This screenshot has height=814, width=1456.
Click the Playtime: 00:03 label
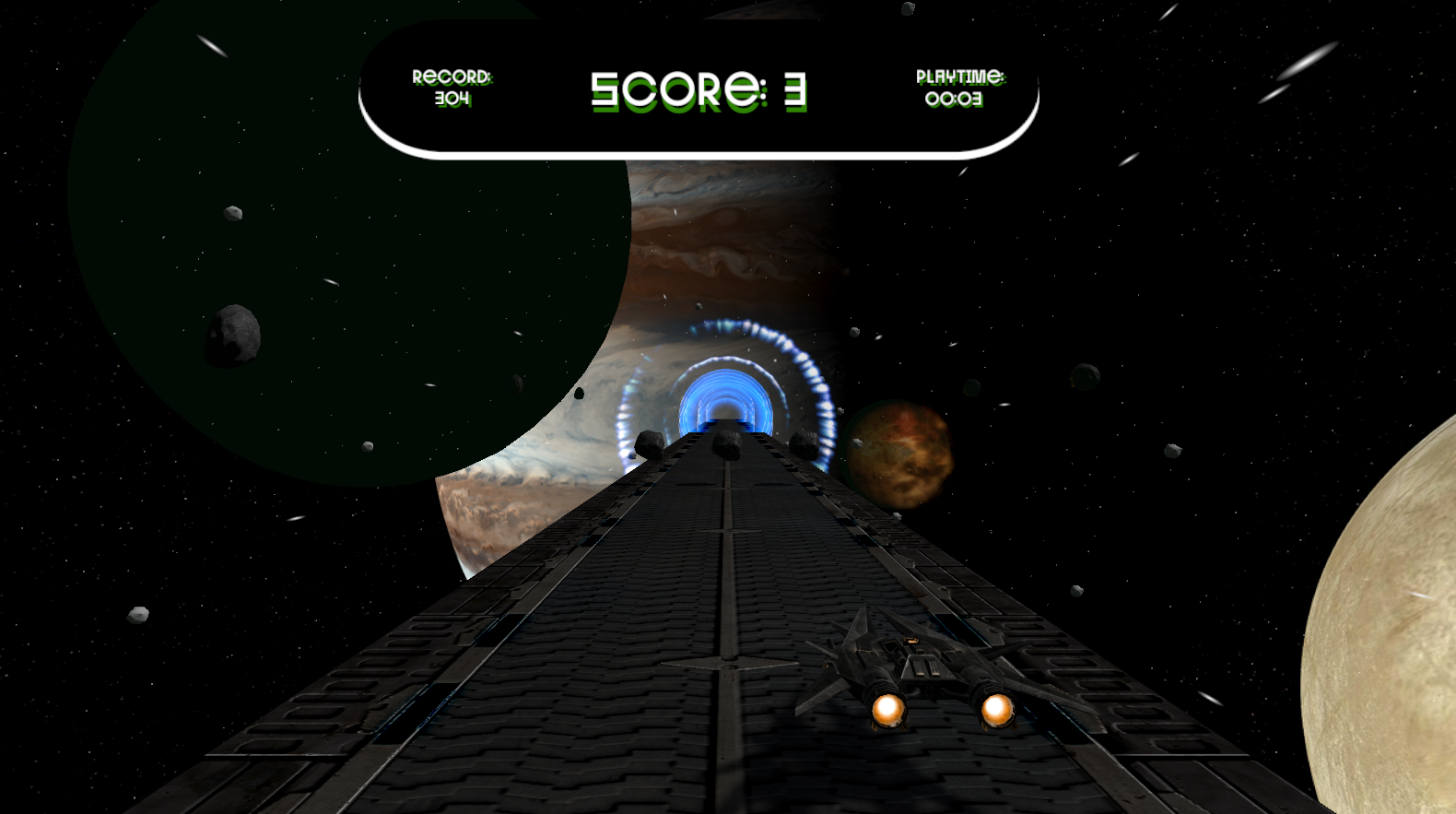961,87
